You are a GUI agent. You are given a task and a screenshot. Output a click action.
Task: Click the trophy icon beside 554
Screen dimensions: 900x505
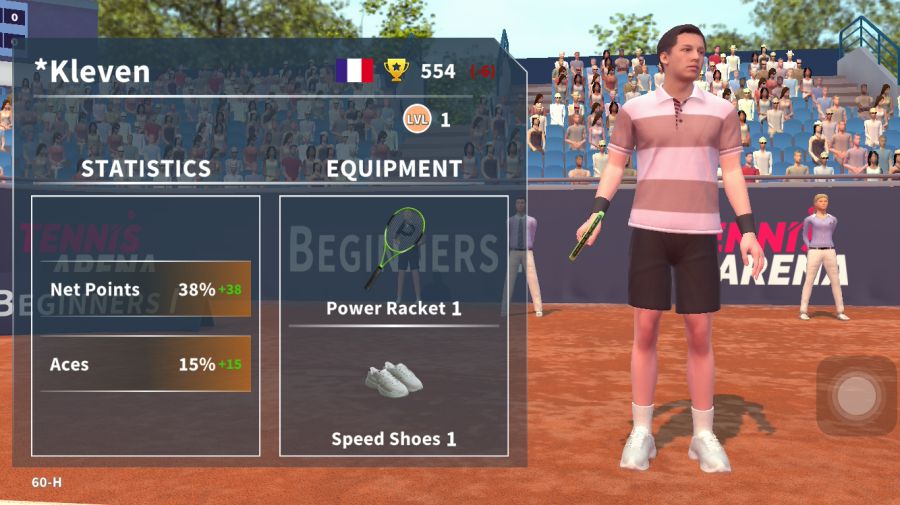(397, 70)
